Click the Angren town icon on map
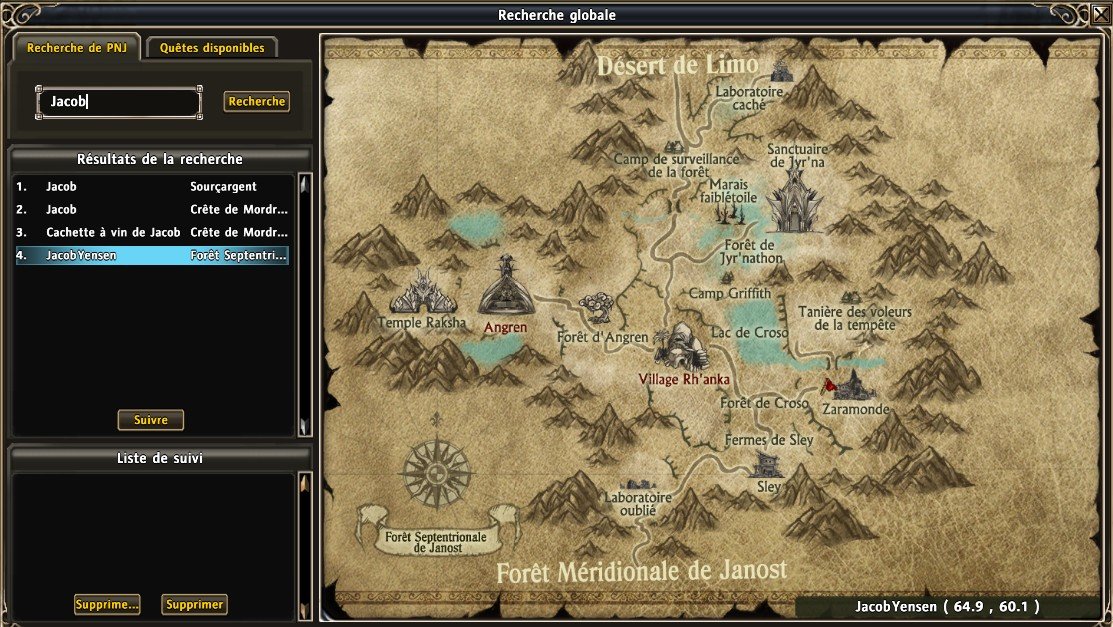This screenshot has height=627, width=1113. [506, 287]
